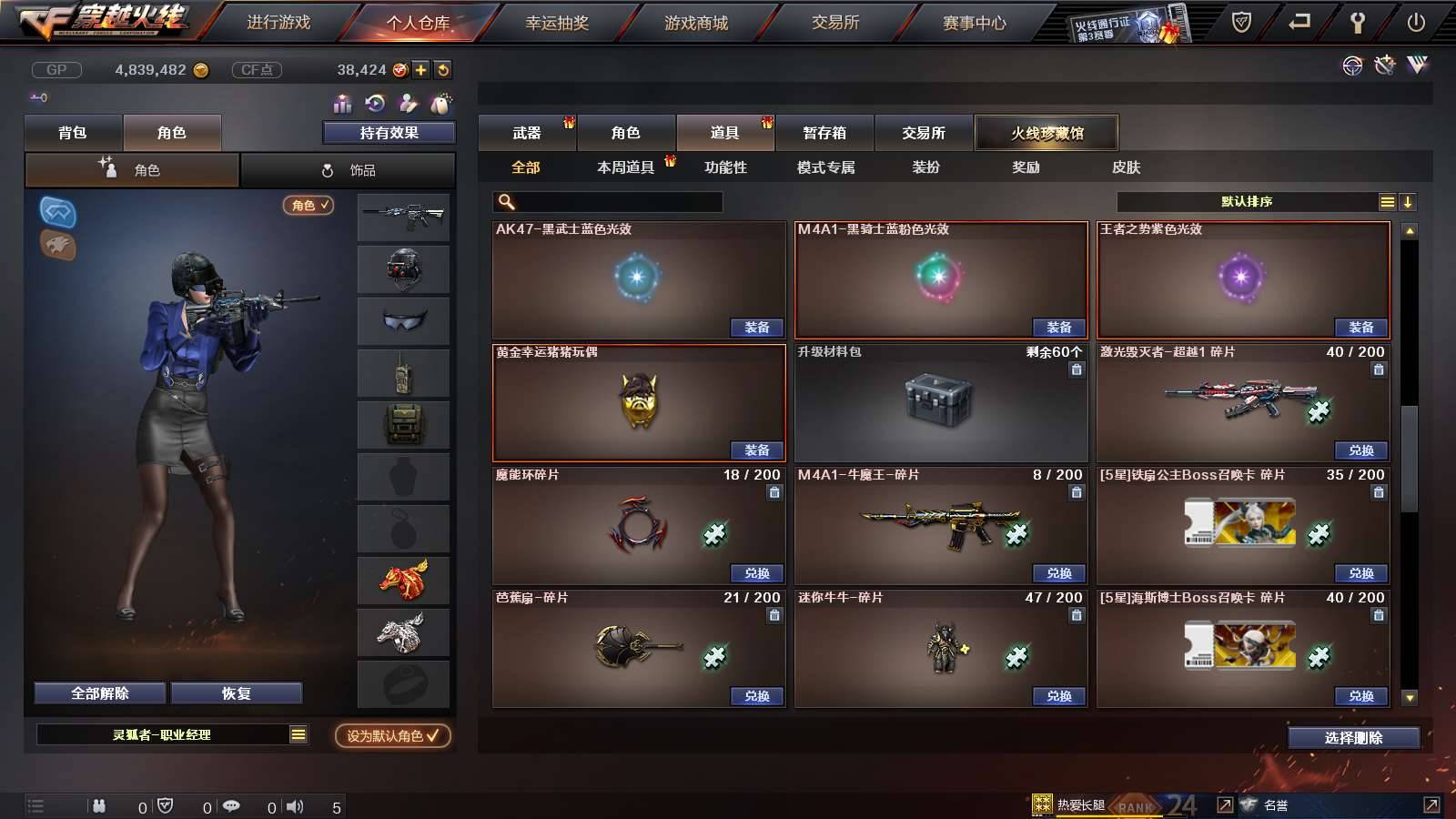Click the descending sort arrow beside 默认排序
Image resolution: width=1456 pixels, height=819 pixels.
tap(1409, 201)
